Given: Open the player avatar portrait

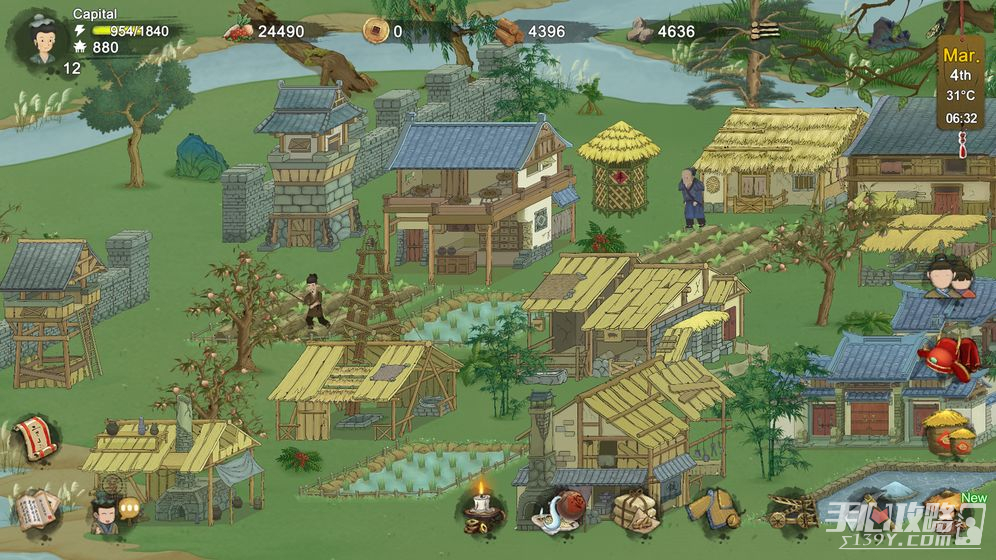Looking at the screenshot, I should click(41, 38).
